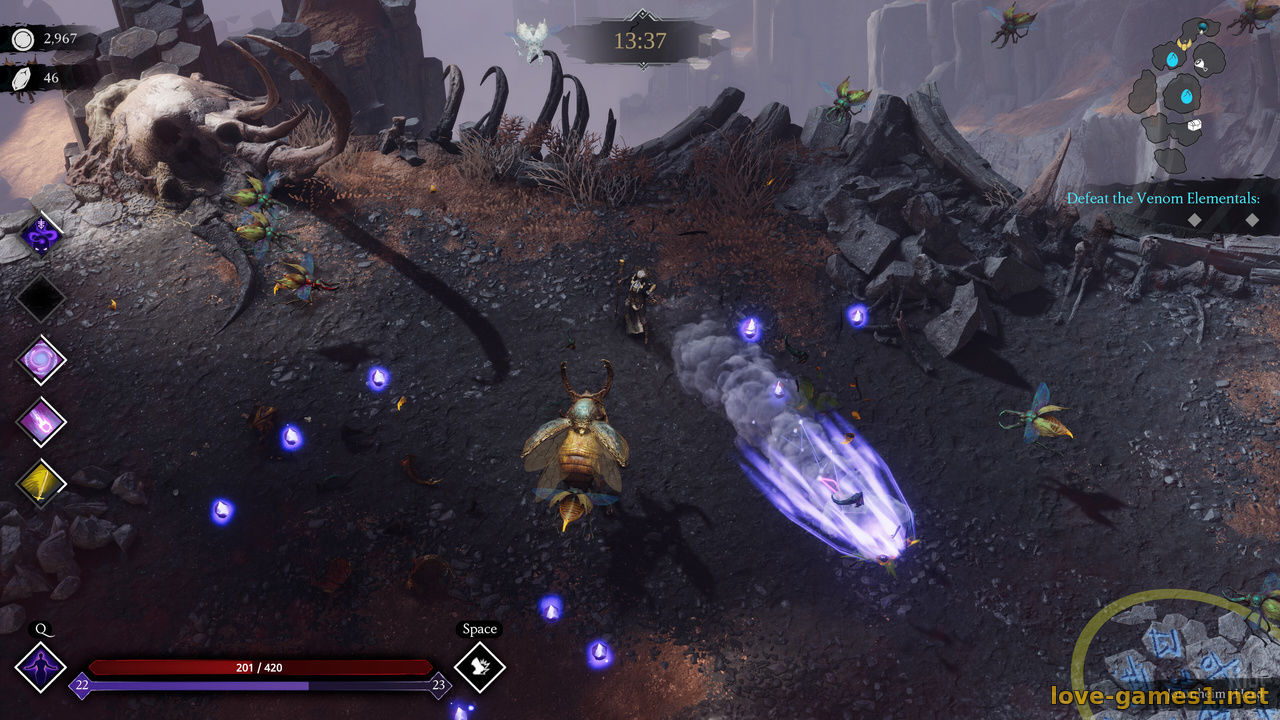Activate the white dash ability icon
The image size is (1280, 720).
pyautogui.click(x=479, y=666)
